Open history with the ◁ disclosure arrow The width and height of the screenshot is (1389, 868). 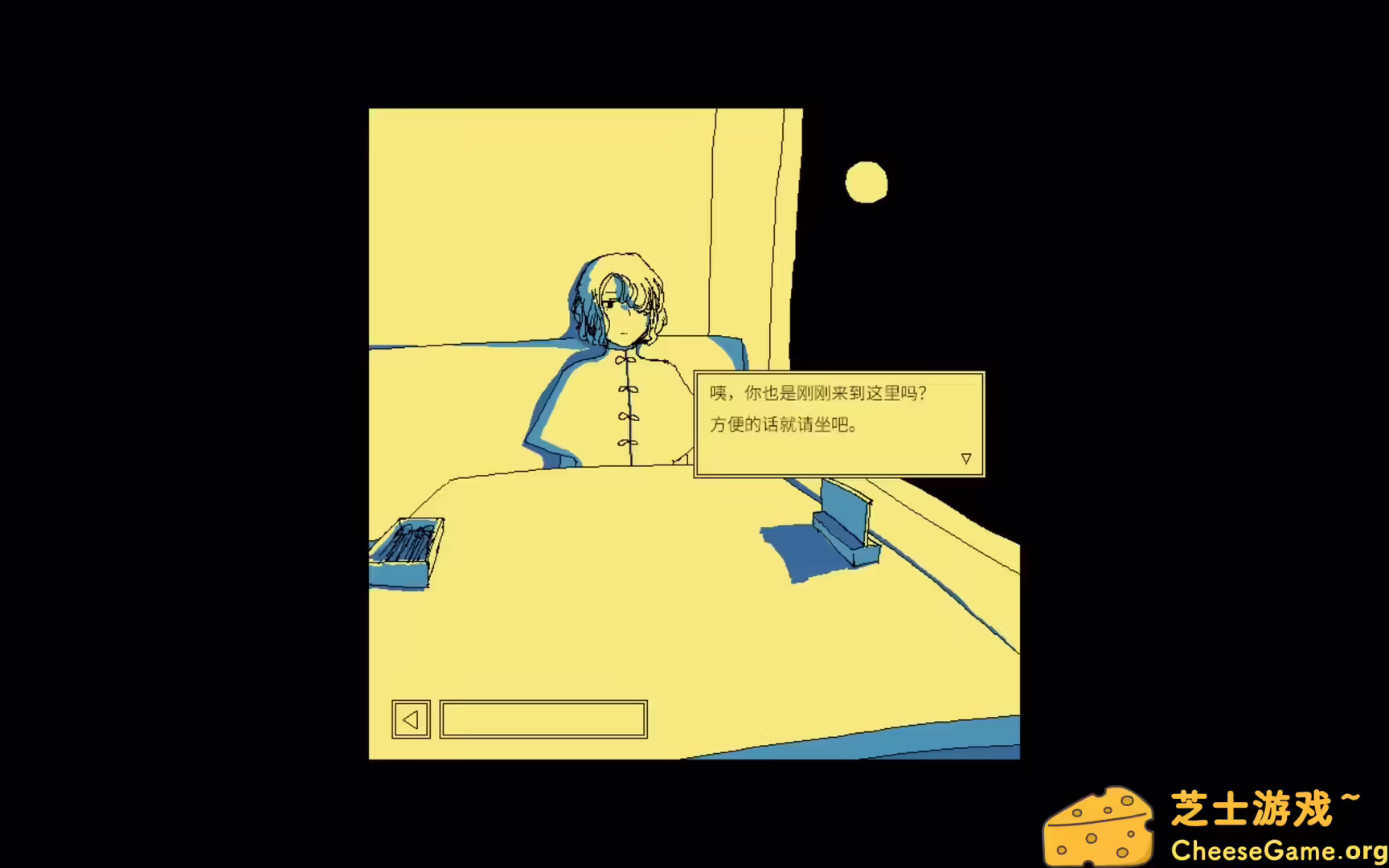click(411, 719)
